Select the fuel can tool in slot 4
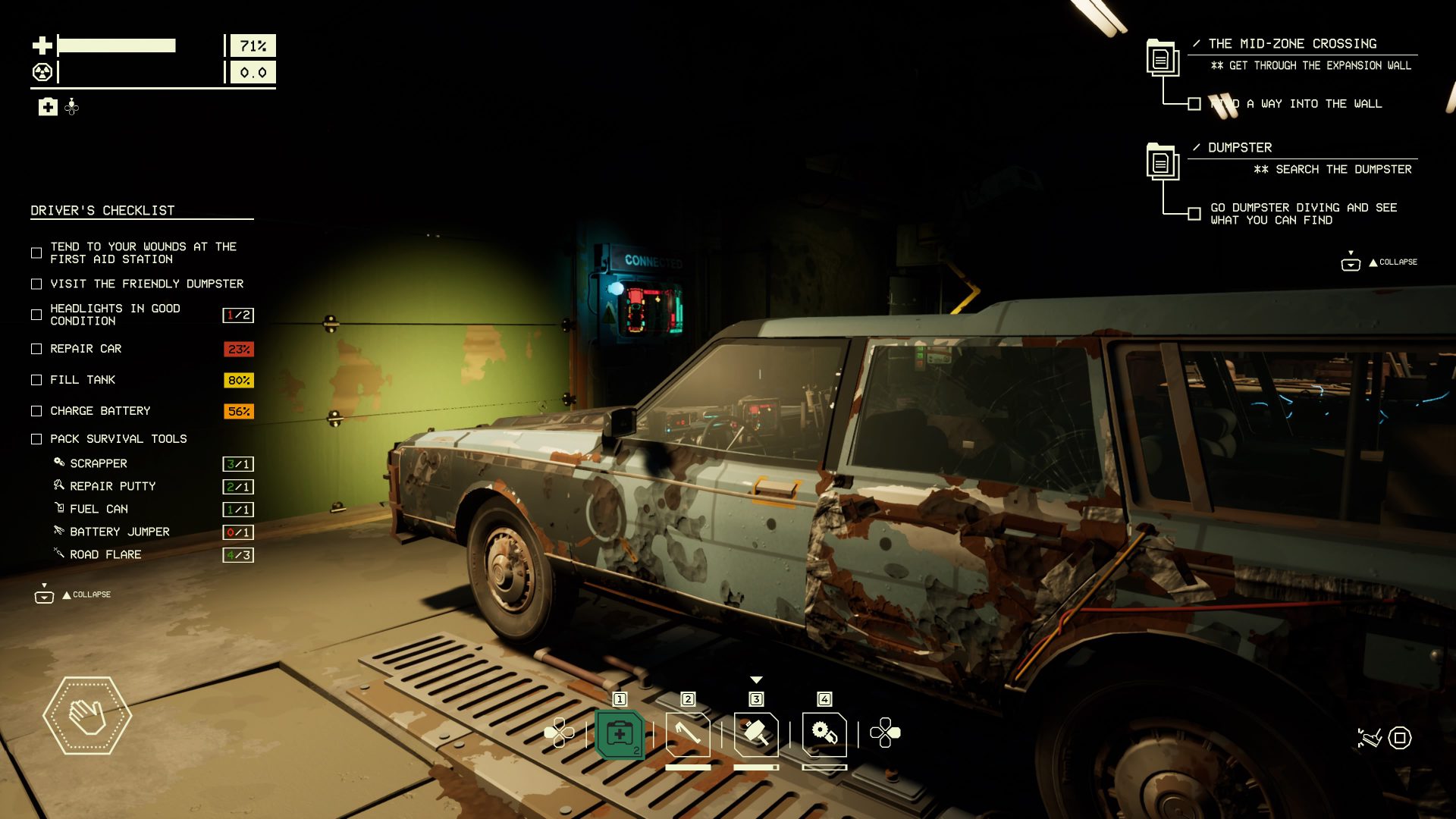 [824, 733]
